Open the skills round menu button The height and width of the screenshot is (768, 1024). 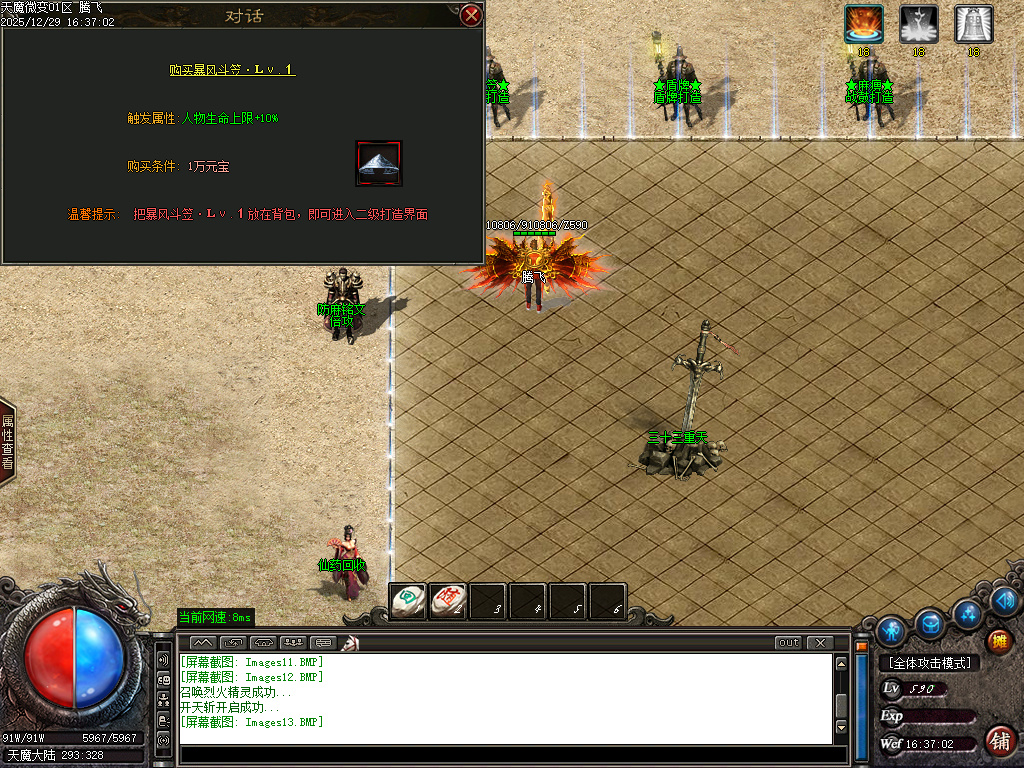[x=967, y=611]
